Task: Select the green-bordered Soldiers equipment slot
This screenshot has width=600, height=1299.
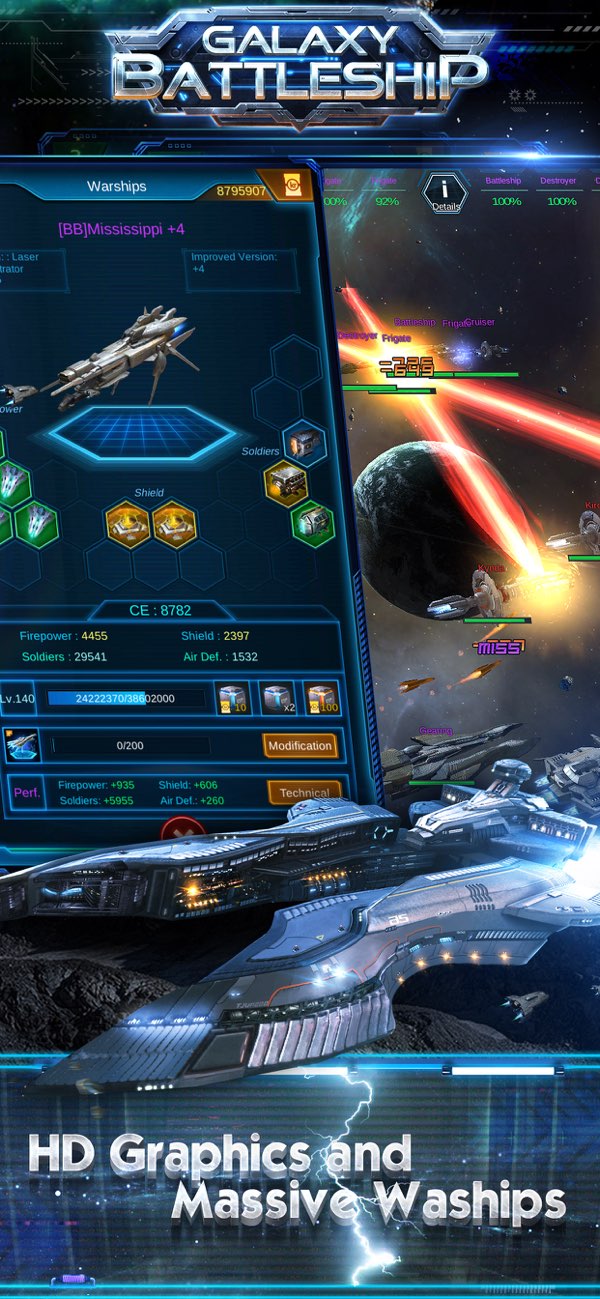Action: pos(313,523)
